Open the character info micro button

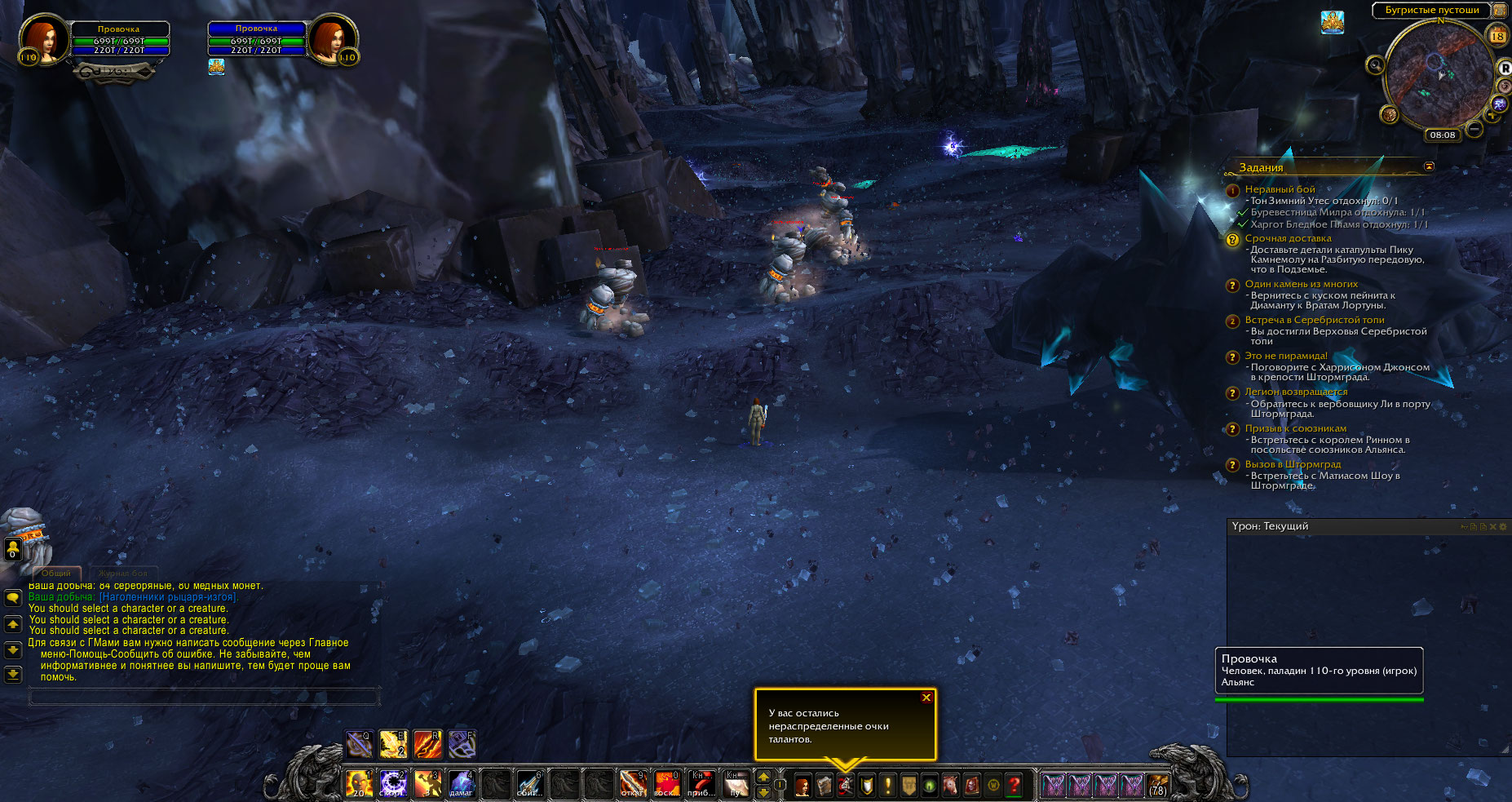(802, 786)
